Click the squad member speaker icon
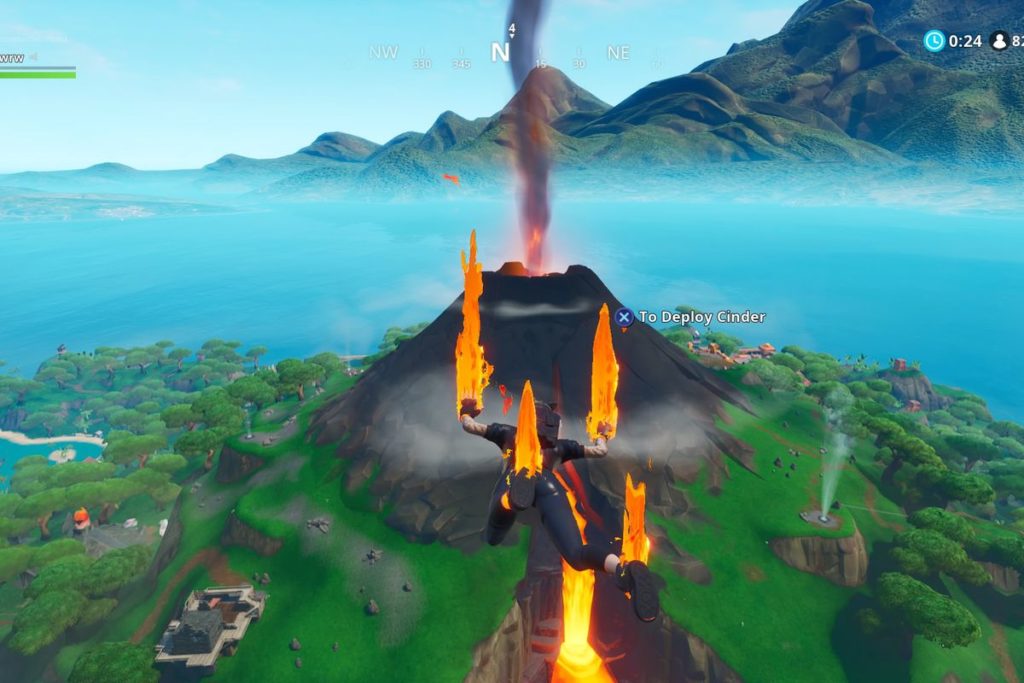Viewport: 1024px width, 683px height. coord(33,57)
